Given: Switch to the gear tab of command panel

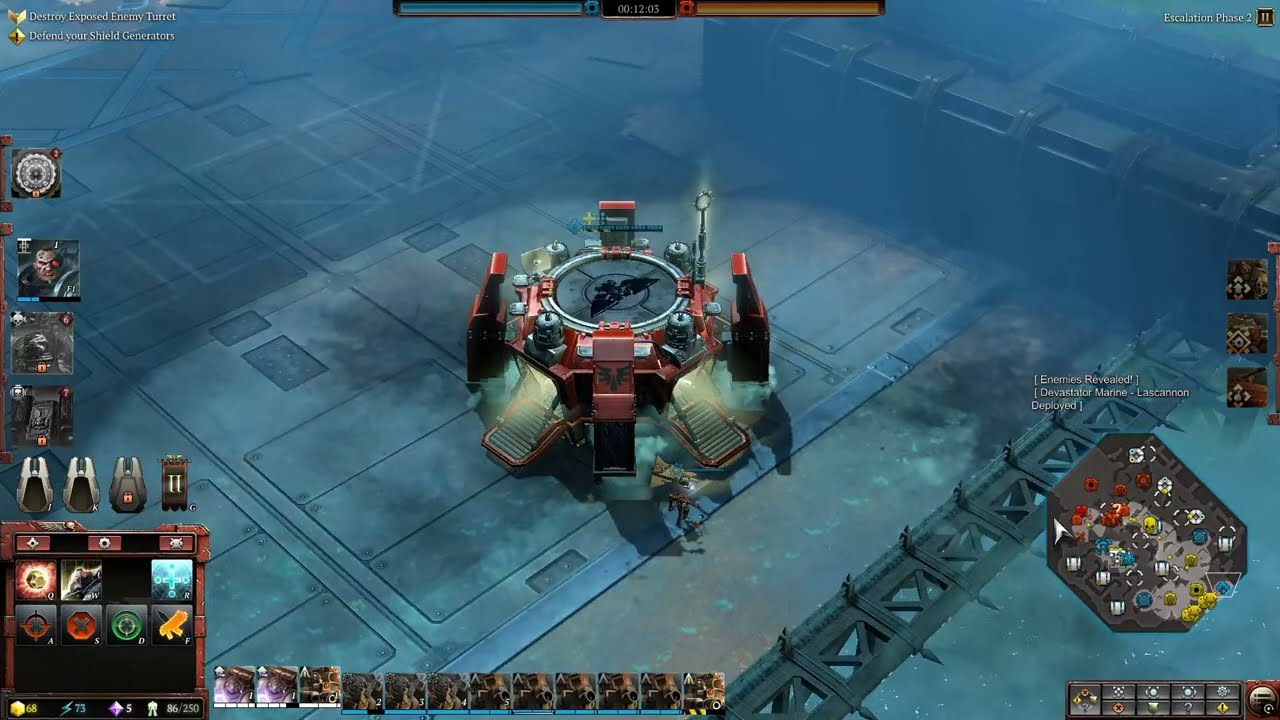Looking at the screenshot, I should tap(104, 543).
